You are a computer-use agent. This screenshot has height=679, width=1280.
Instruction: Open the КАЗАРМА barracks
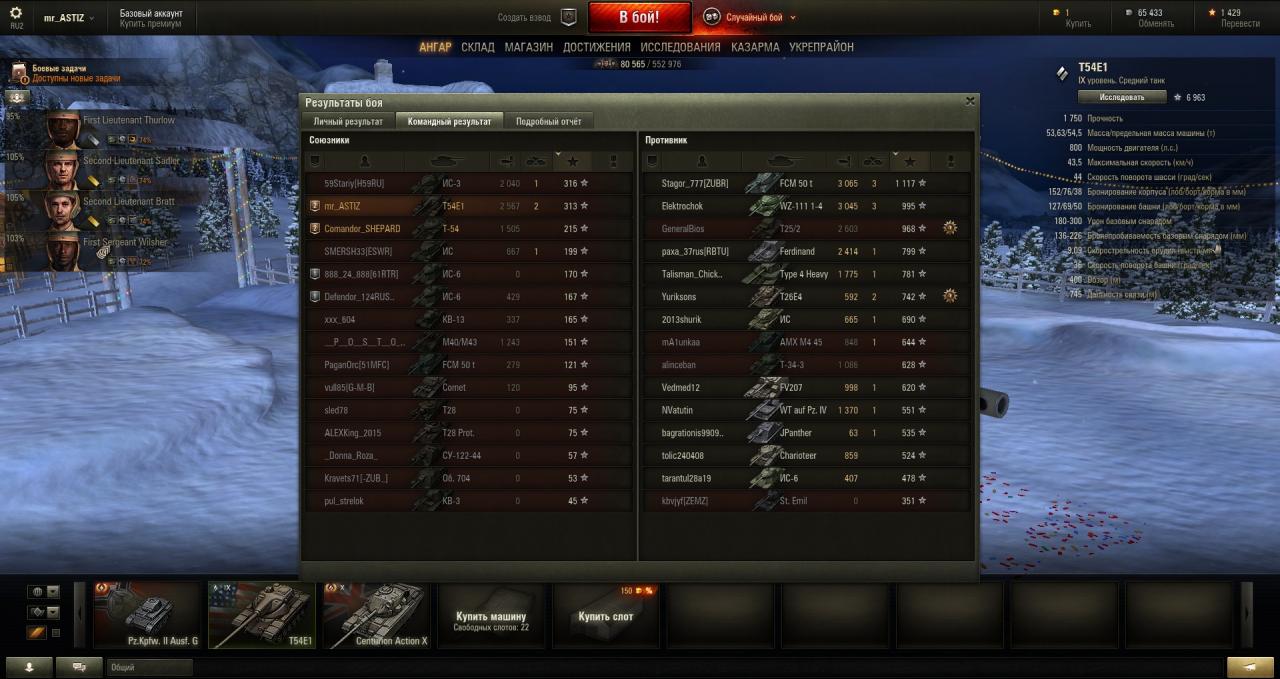[x=755, y=47]
